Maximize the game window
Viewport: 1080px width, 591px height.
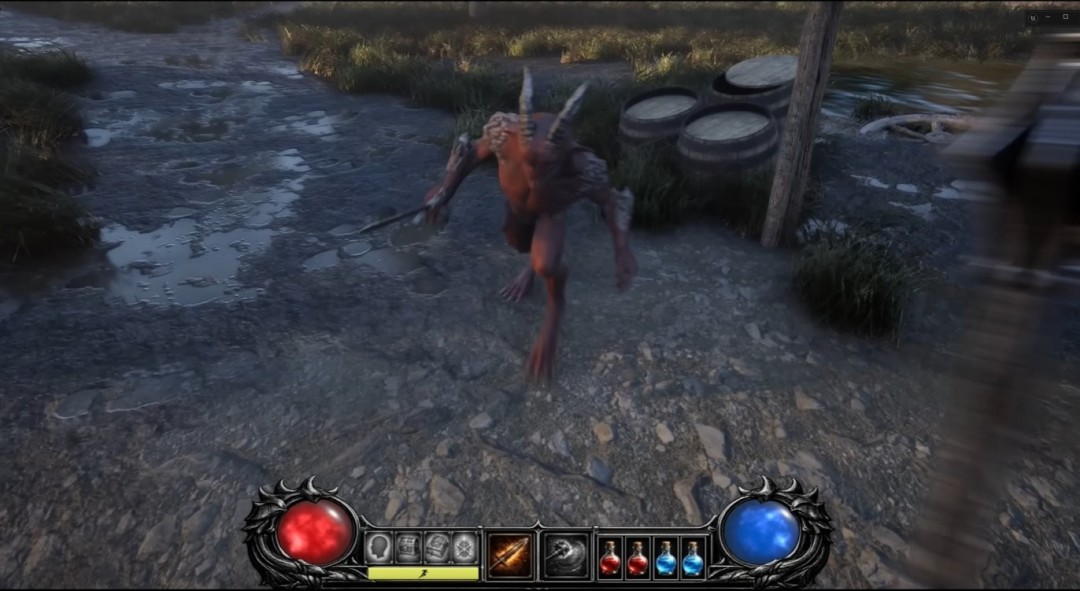click(x=1065, y=18)
